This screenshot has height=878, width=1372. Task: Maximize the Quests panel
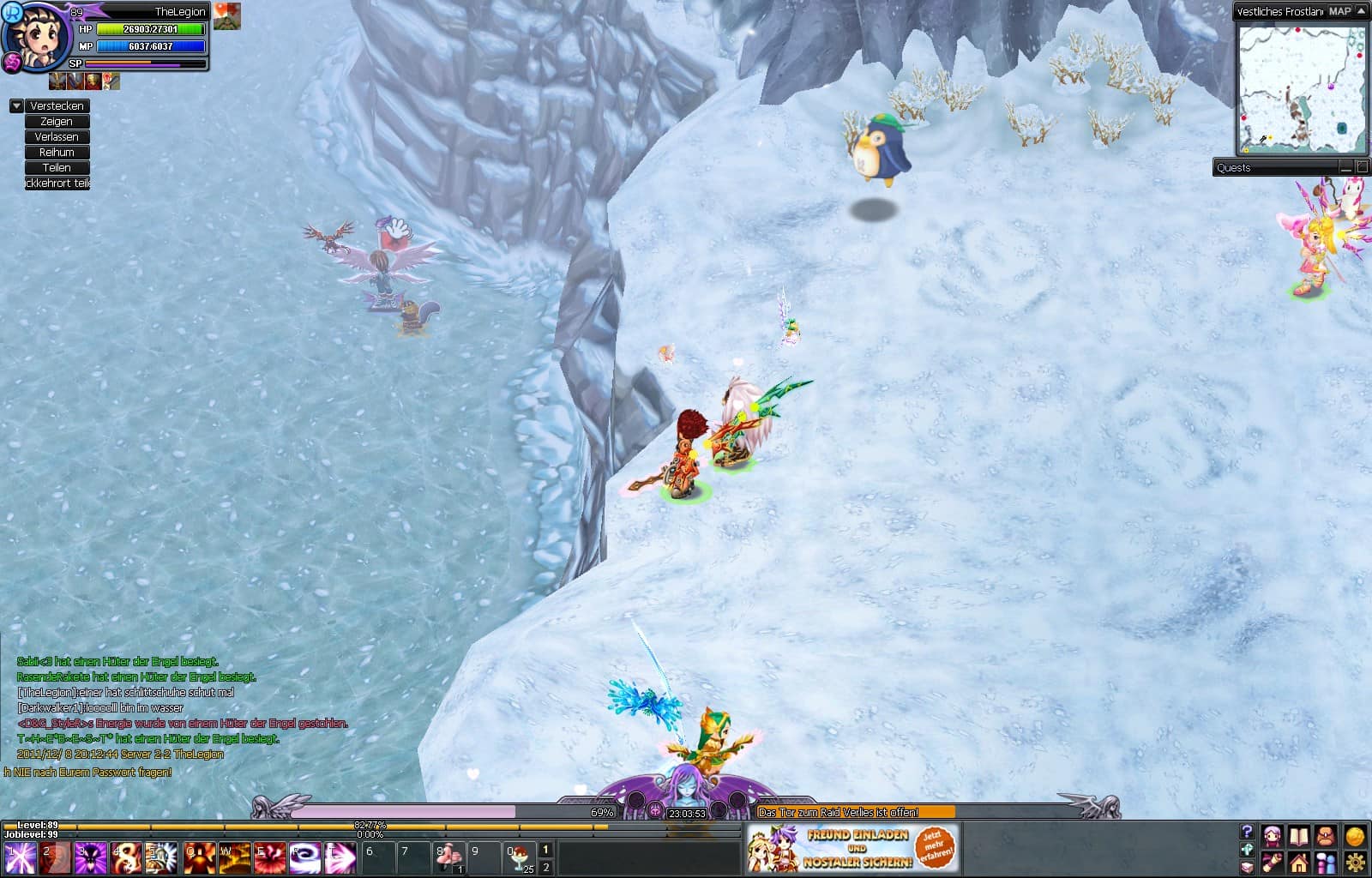point(1362,167)
